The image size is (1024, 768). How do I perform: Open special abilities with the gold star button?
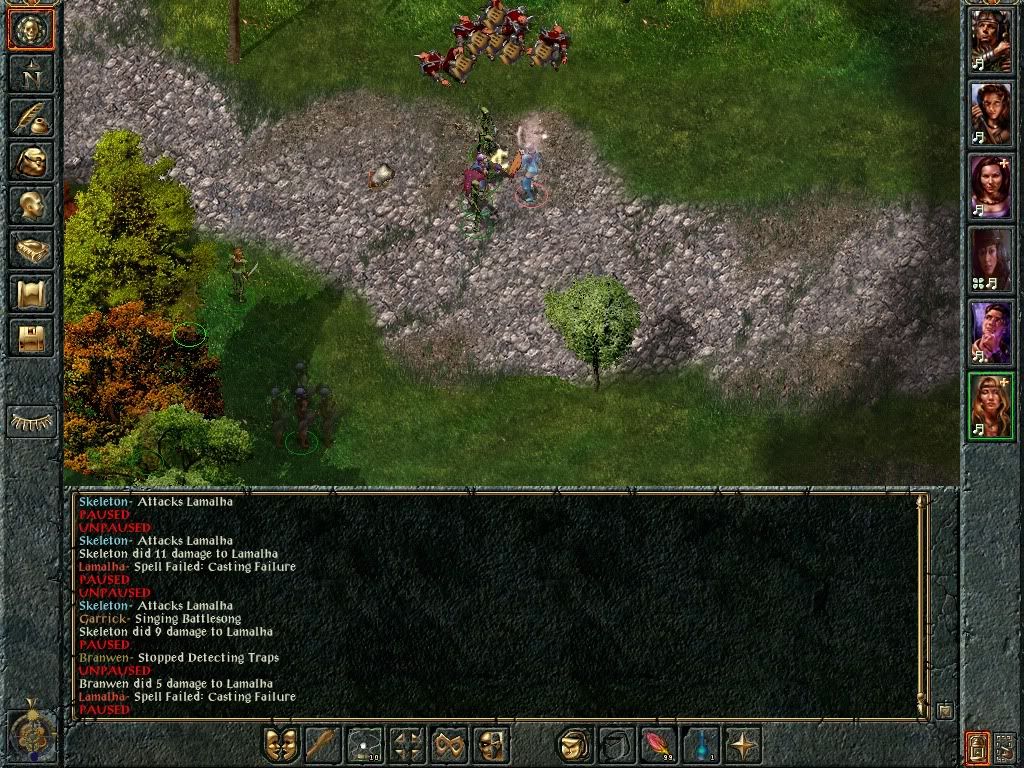[x=743, y=745]
